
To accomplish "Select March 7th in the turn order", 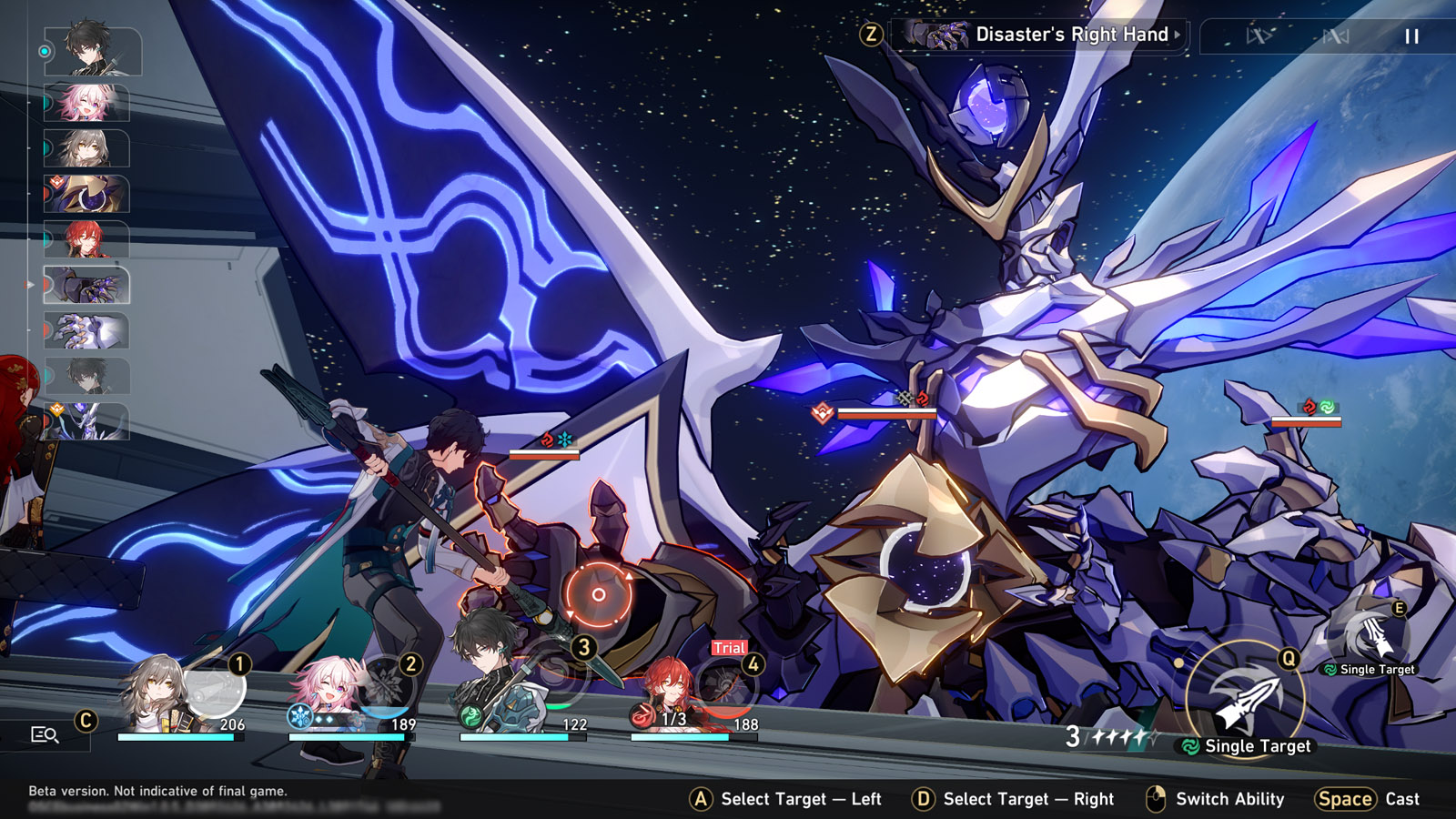I will pyautogui.click(x=86, y=103).
